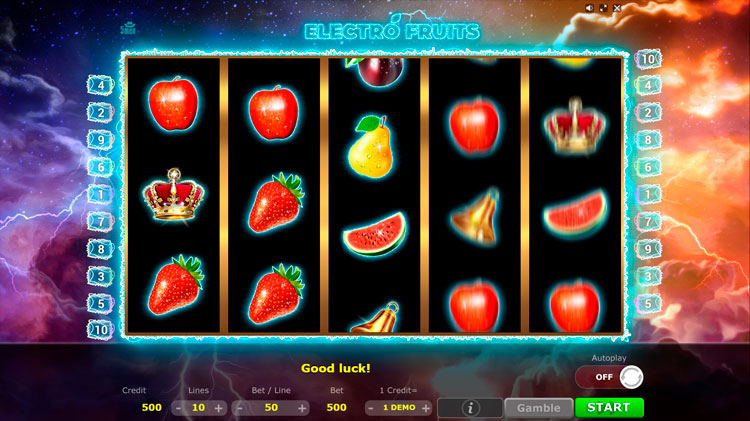
Task: Mute the game sound via speaker icon
Action: click(589, 8)
